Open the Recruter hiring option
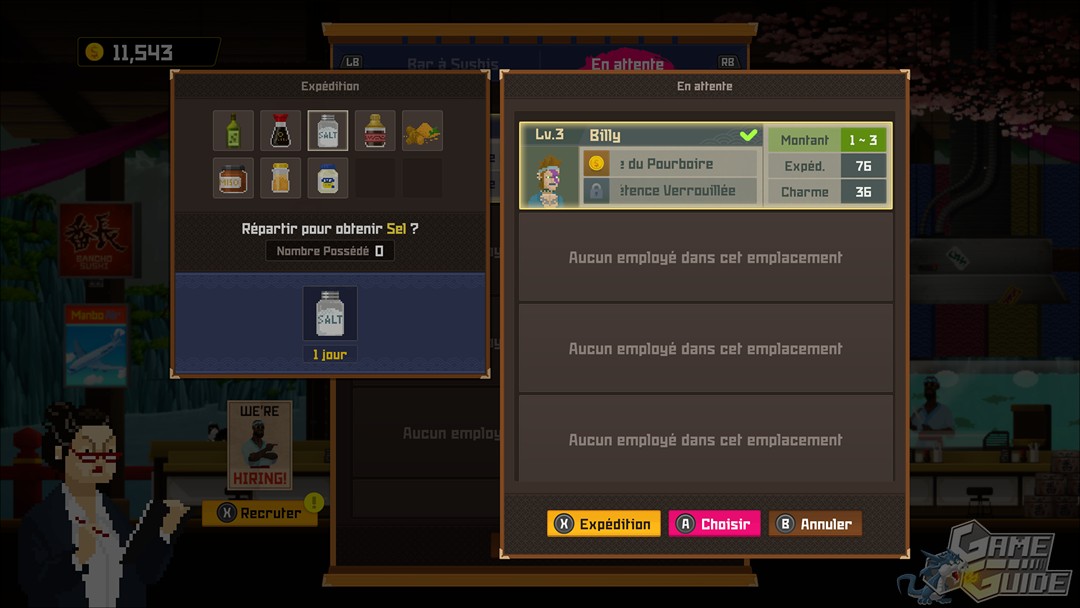The image size is (1080, 608). [260, 513]
